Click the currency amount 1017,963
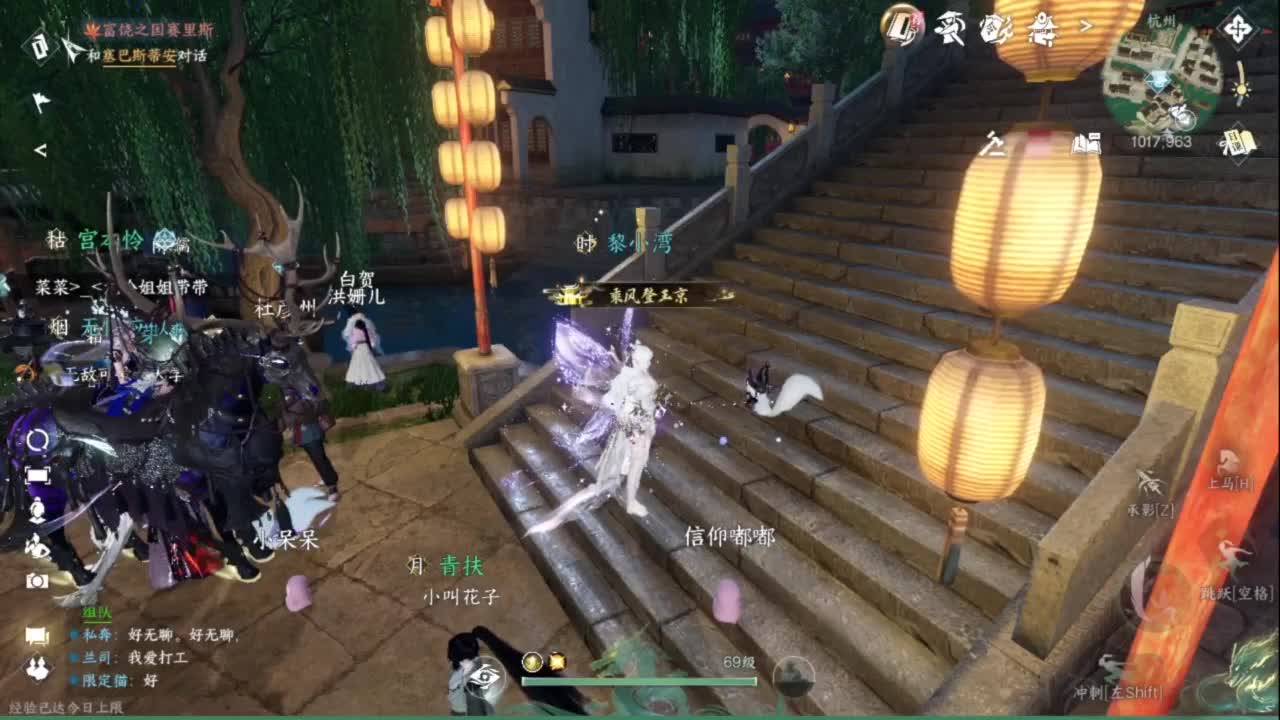 tap(1160, 141)
